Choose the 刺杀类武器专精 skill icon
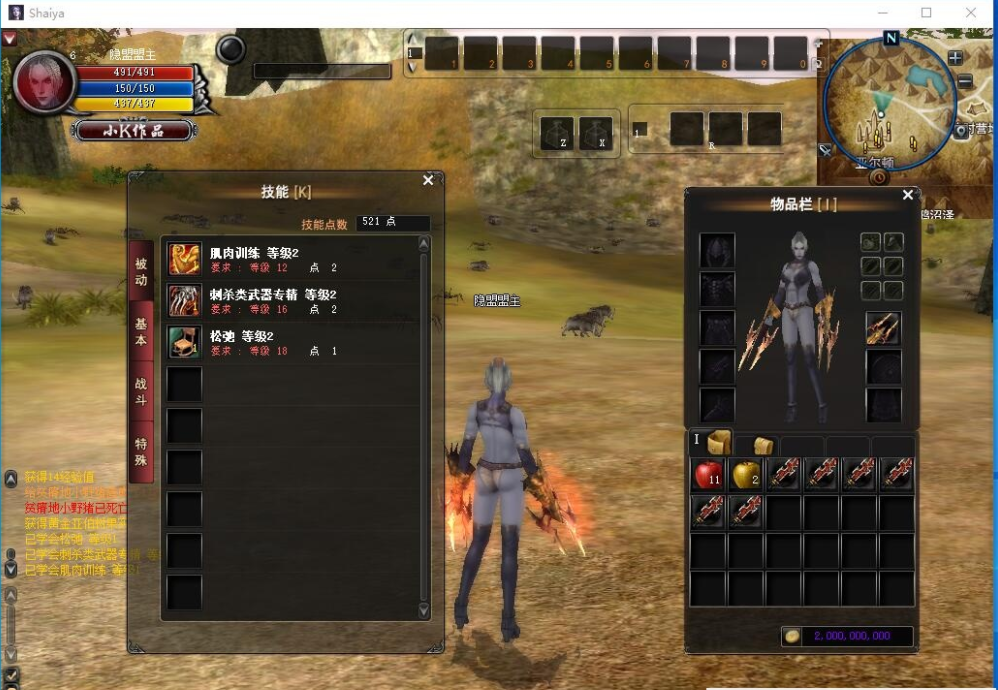 (184, 301)
